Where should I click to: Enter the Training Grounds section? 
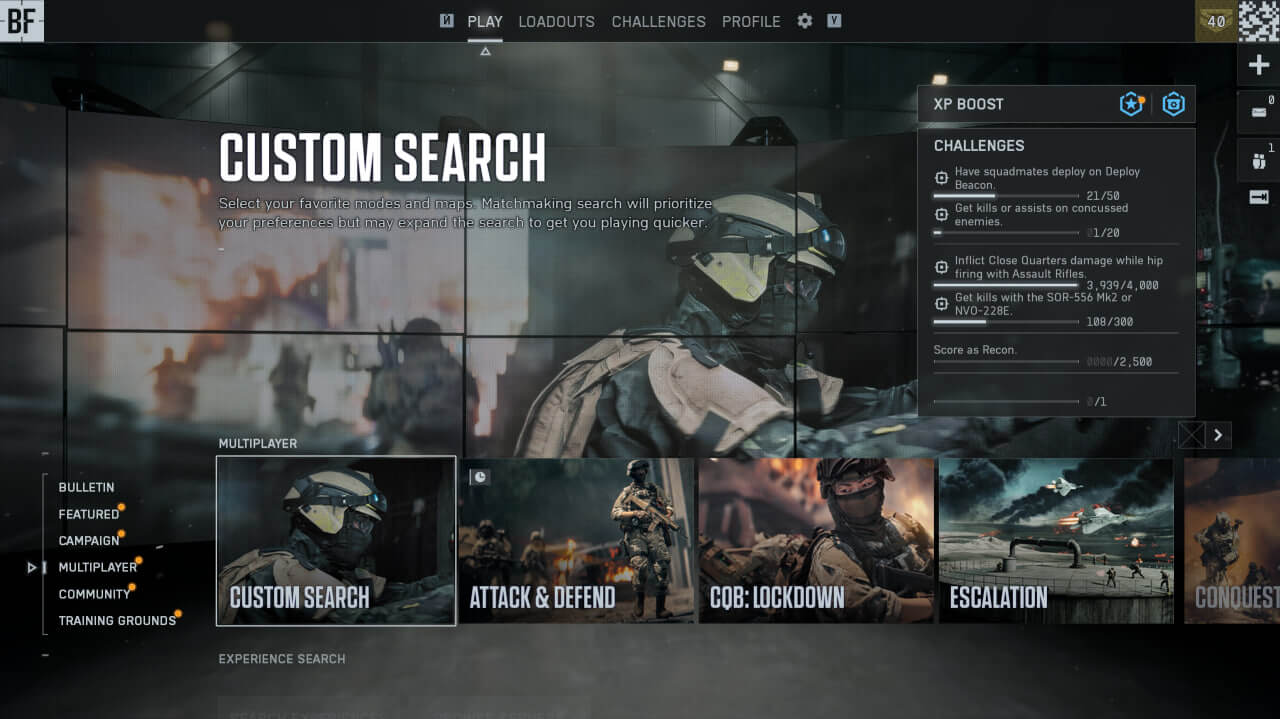pyautogui.click(x=117, y=621)
